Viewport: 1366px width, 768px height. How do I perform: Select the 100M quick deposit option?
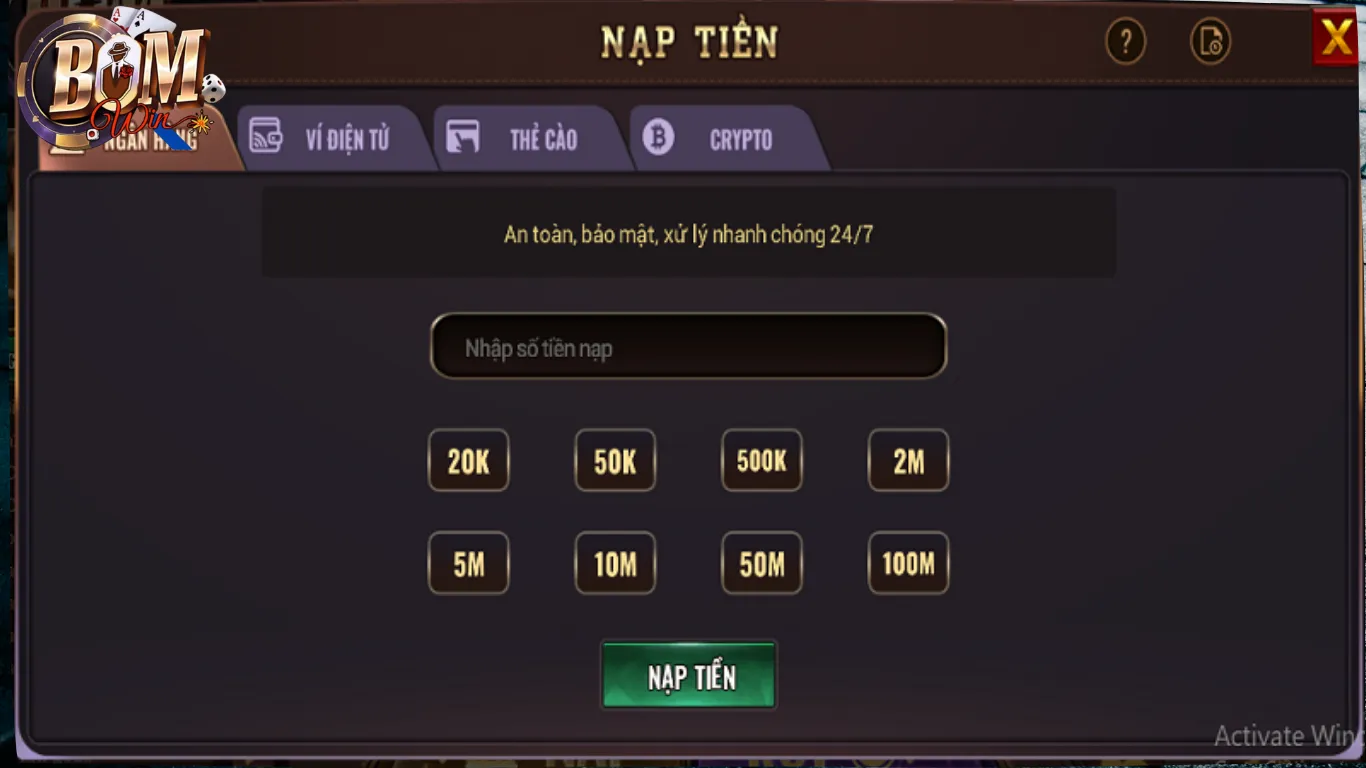(x=908, y=563)
